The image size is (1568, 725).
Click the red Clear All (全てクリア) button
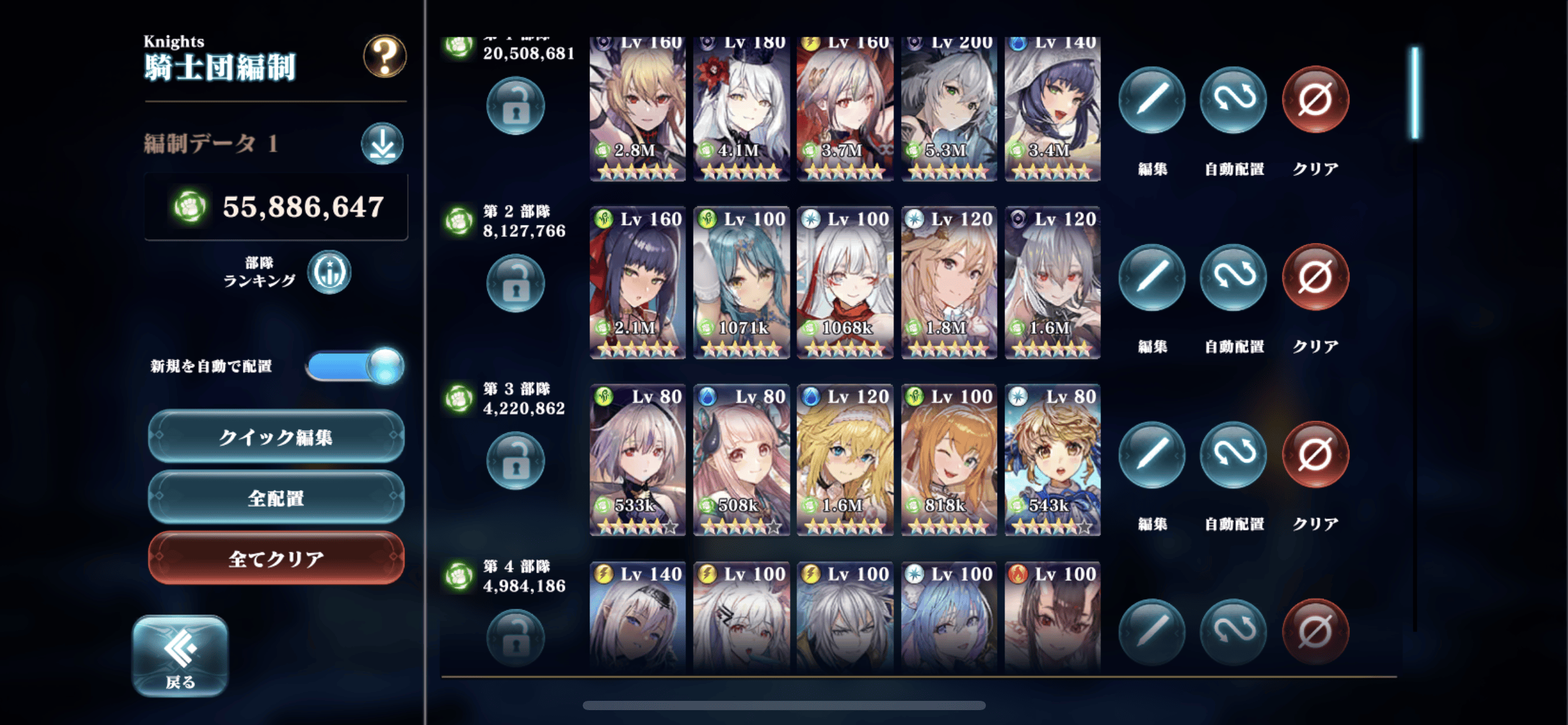pyautogui.click(x=276, y=558)
